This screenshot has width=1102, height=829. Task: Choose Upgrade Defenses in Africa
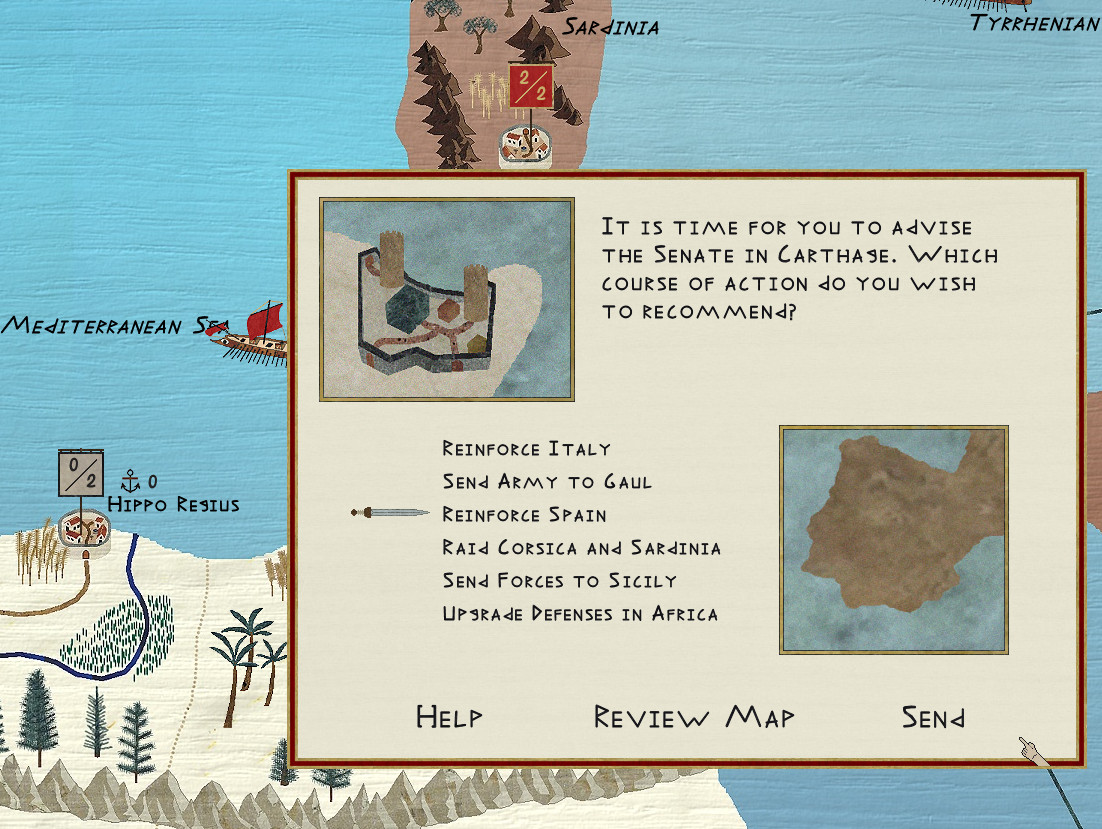580,614
